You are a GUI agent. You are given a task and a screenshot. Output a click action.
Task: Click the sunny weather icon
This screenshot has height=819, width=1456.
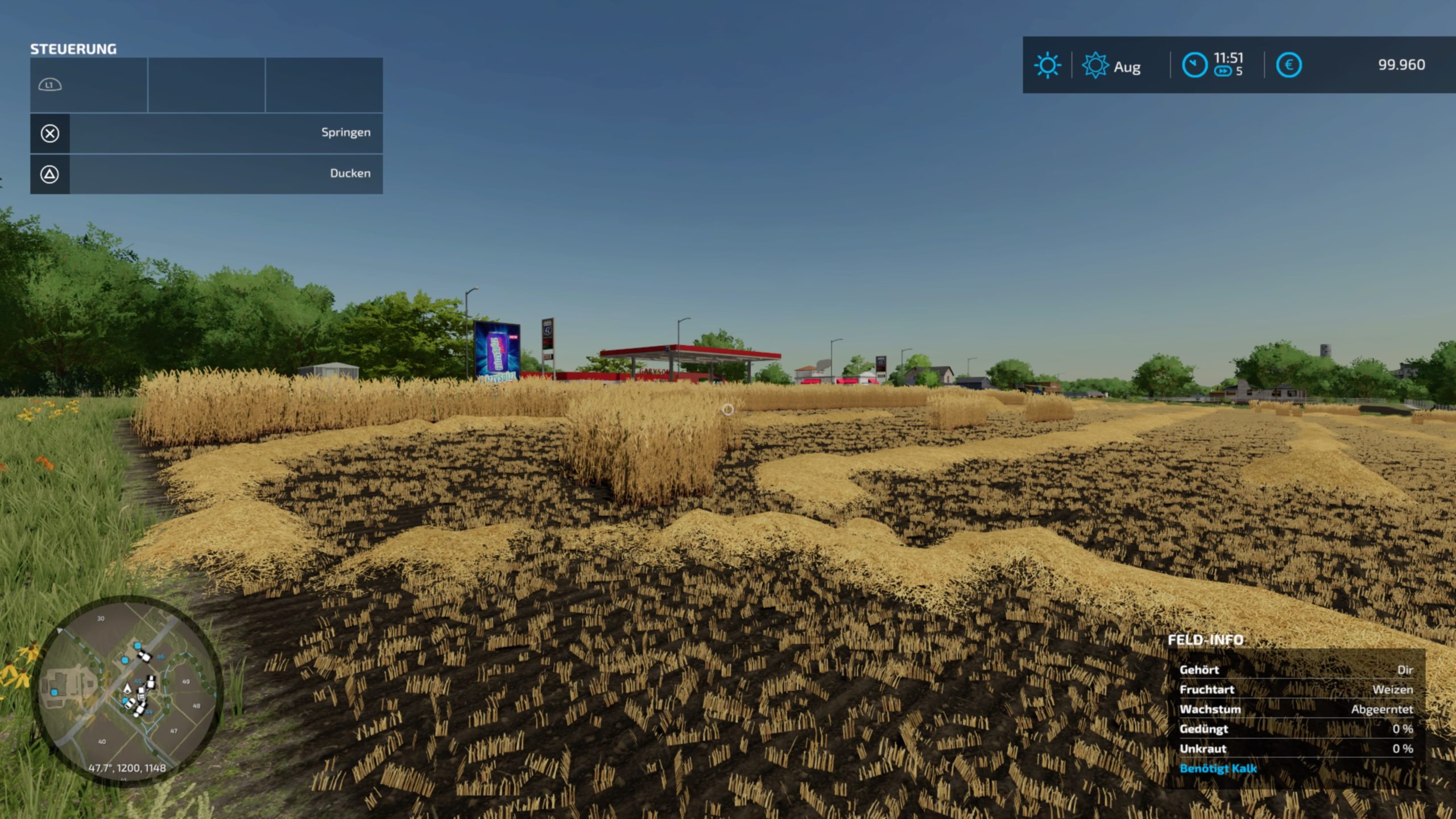(x=1047, y=65)
